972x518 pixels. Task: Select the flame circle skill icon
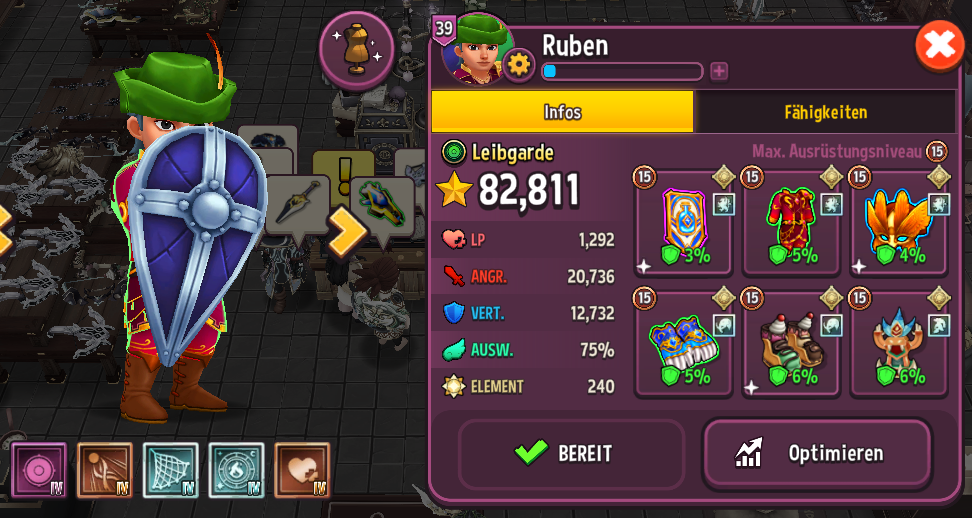237,470
